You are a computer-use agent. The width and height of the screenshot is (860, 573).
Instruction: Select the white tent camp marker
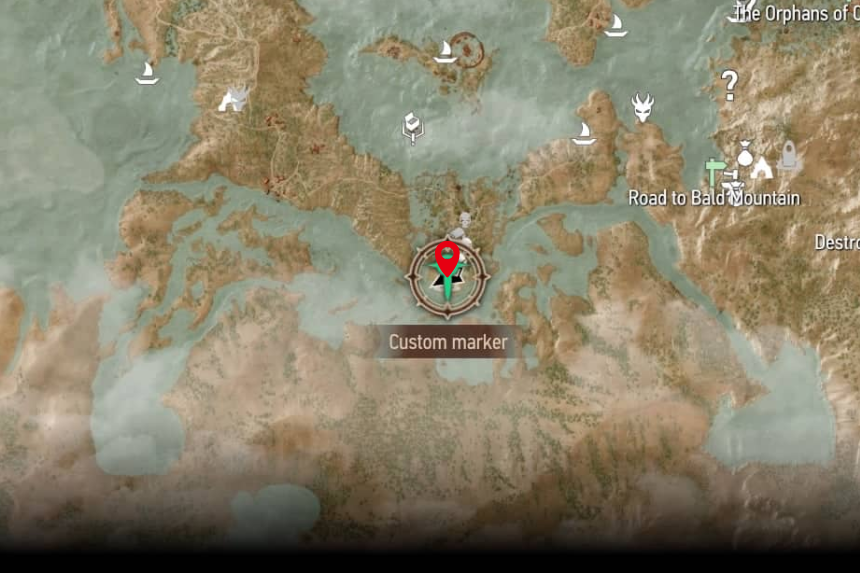(762, 168)
